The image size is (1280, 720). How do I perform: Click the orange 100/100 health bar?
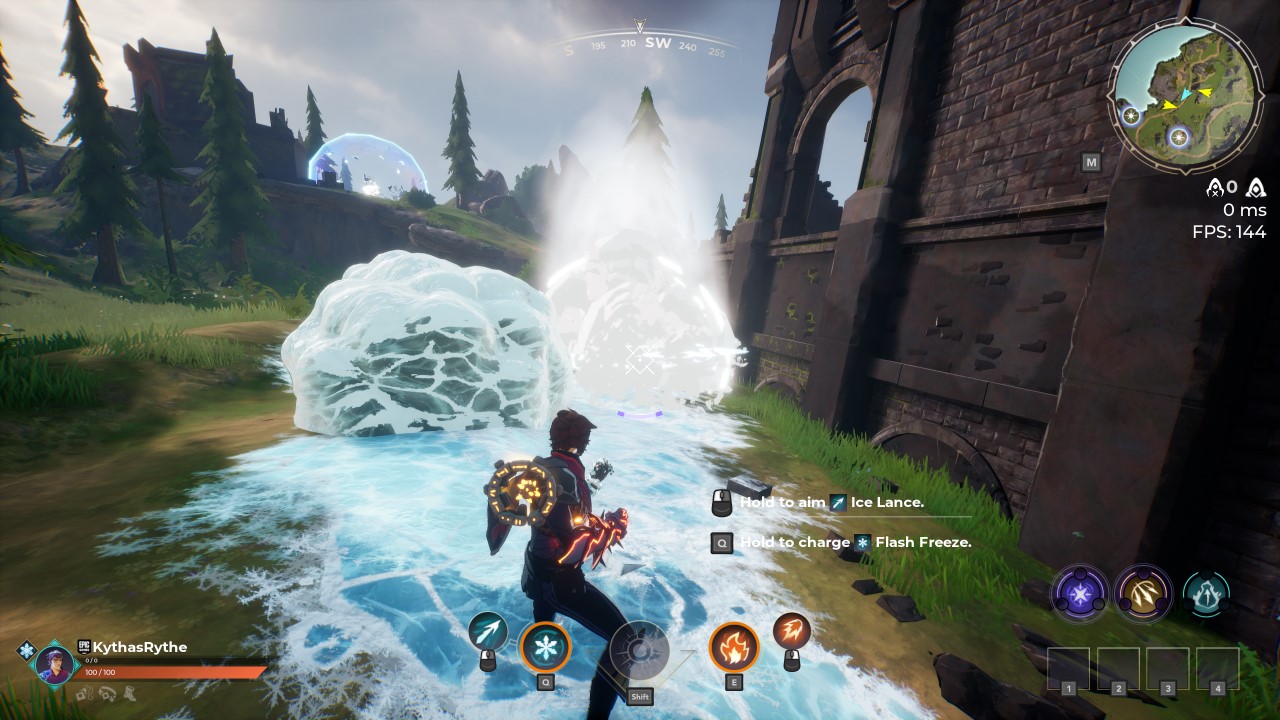(160, 671)
